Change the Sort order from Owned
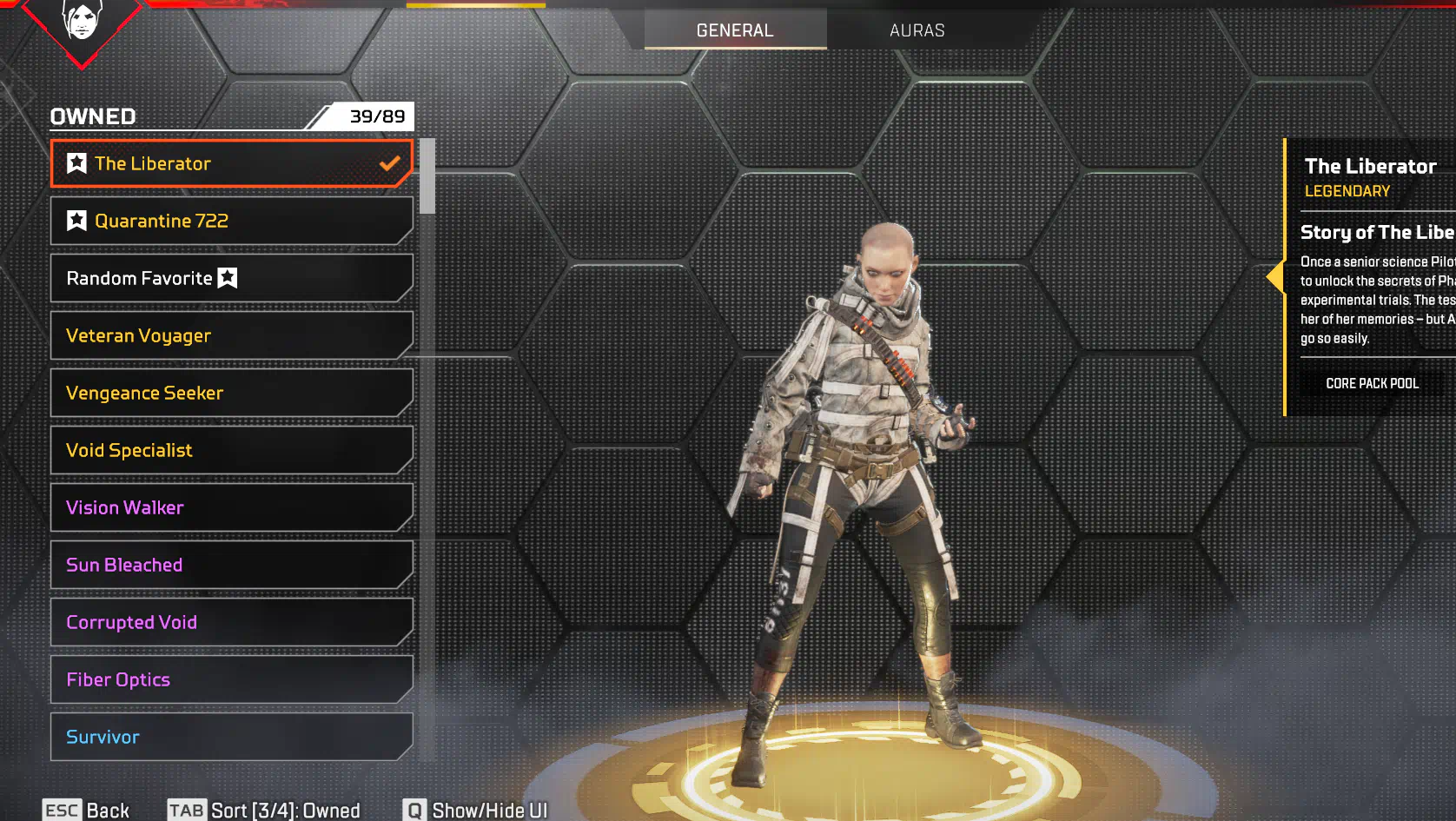Image resolution: width=1456 pixels, height=821 pixels. pyautogui.click(x=264, y=810)
